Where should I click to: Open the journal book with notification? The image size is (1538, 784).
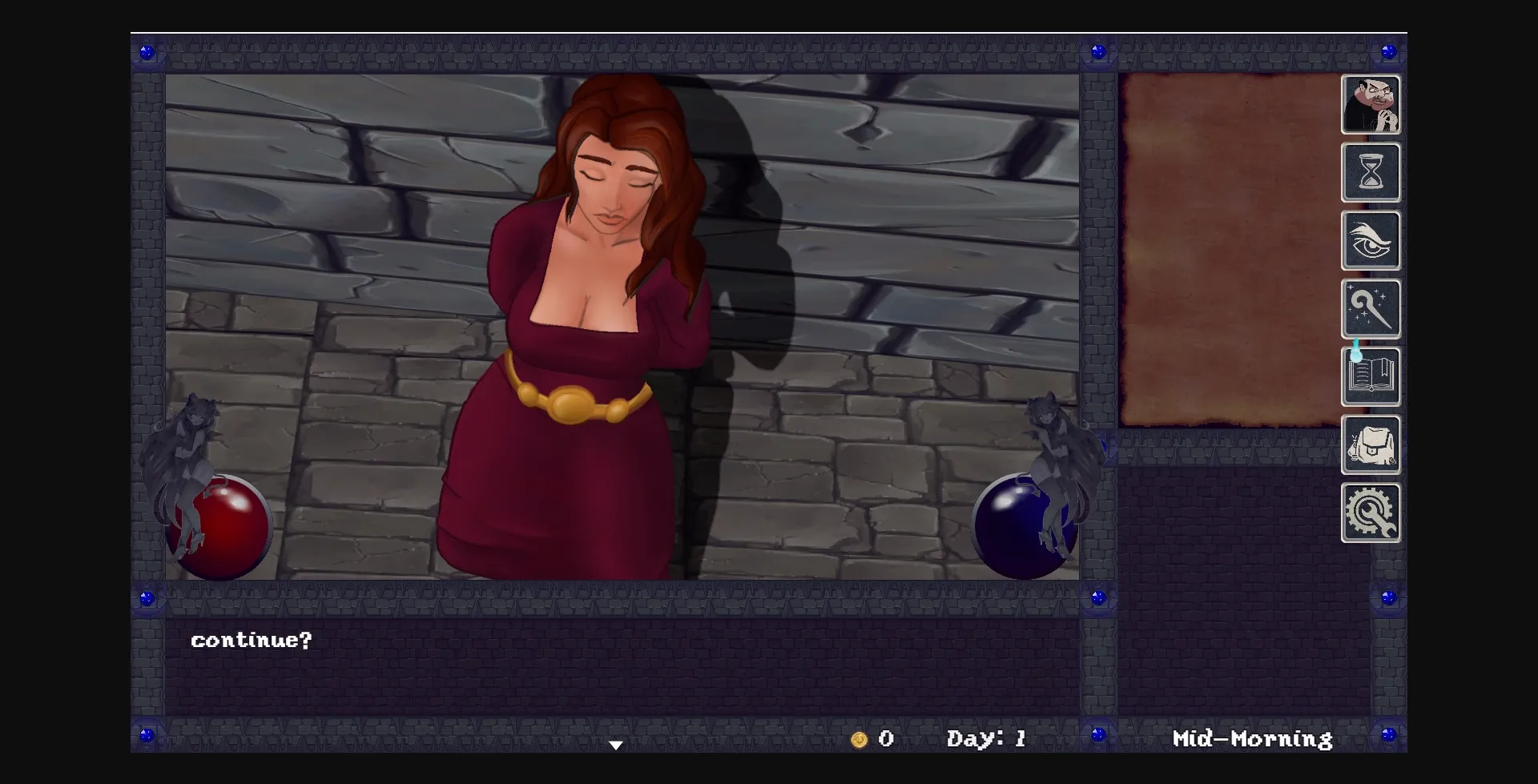1371,376
